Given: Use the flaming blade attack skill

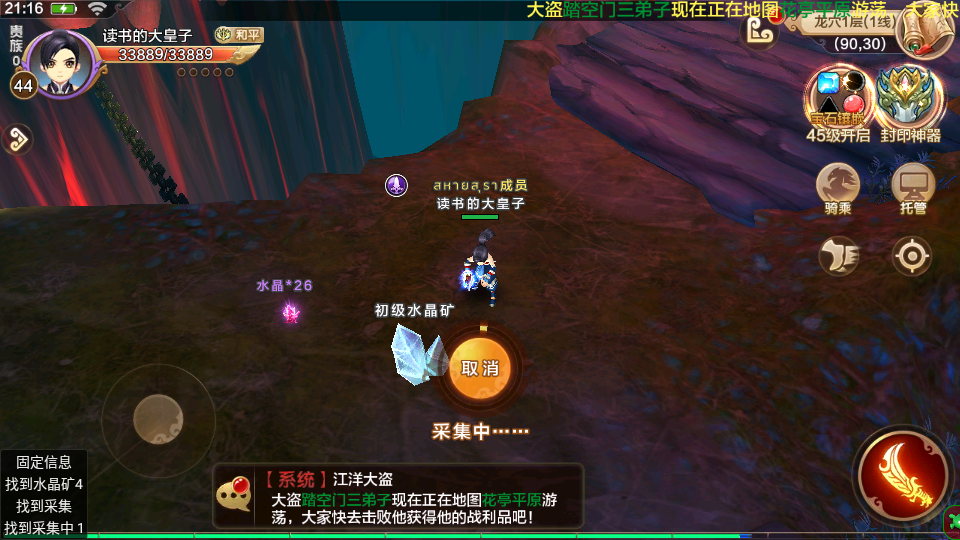Looking at the screenshot, I should (x=904, y=476).
